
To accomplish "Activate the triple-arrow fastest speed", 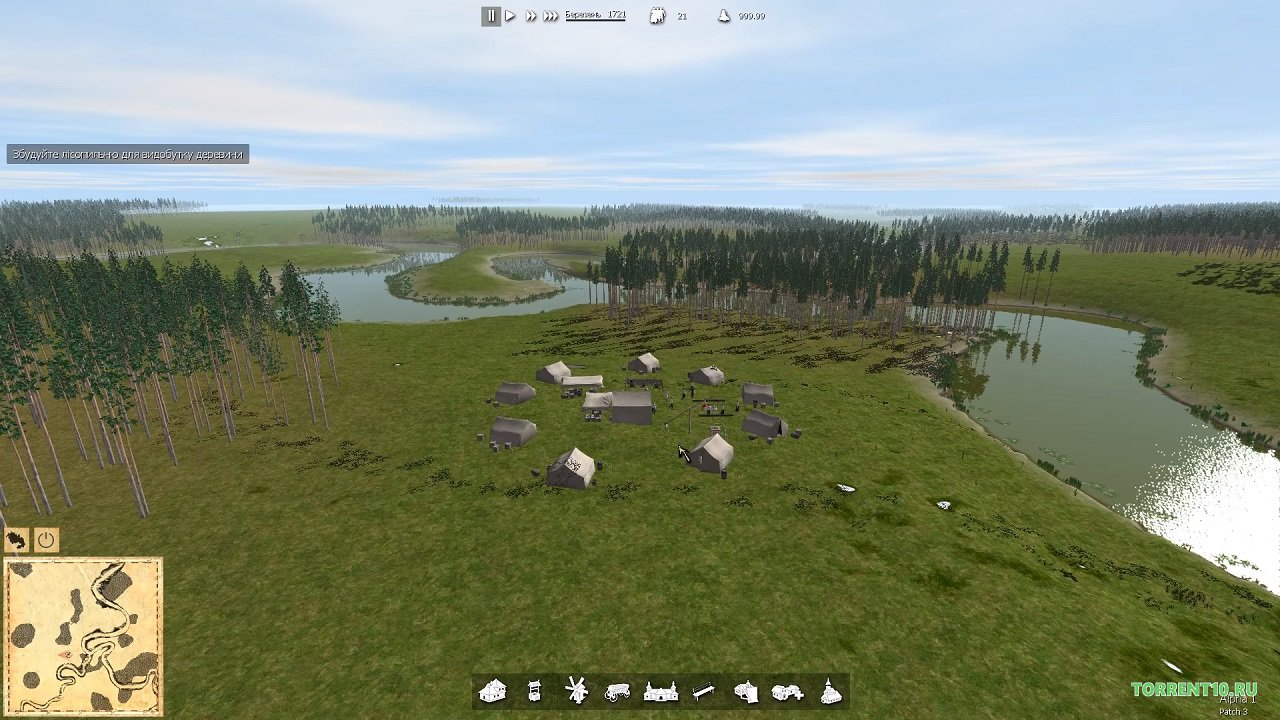I will coord(551,16).
